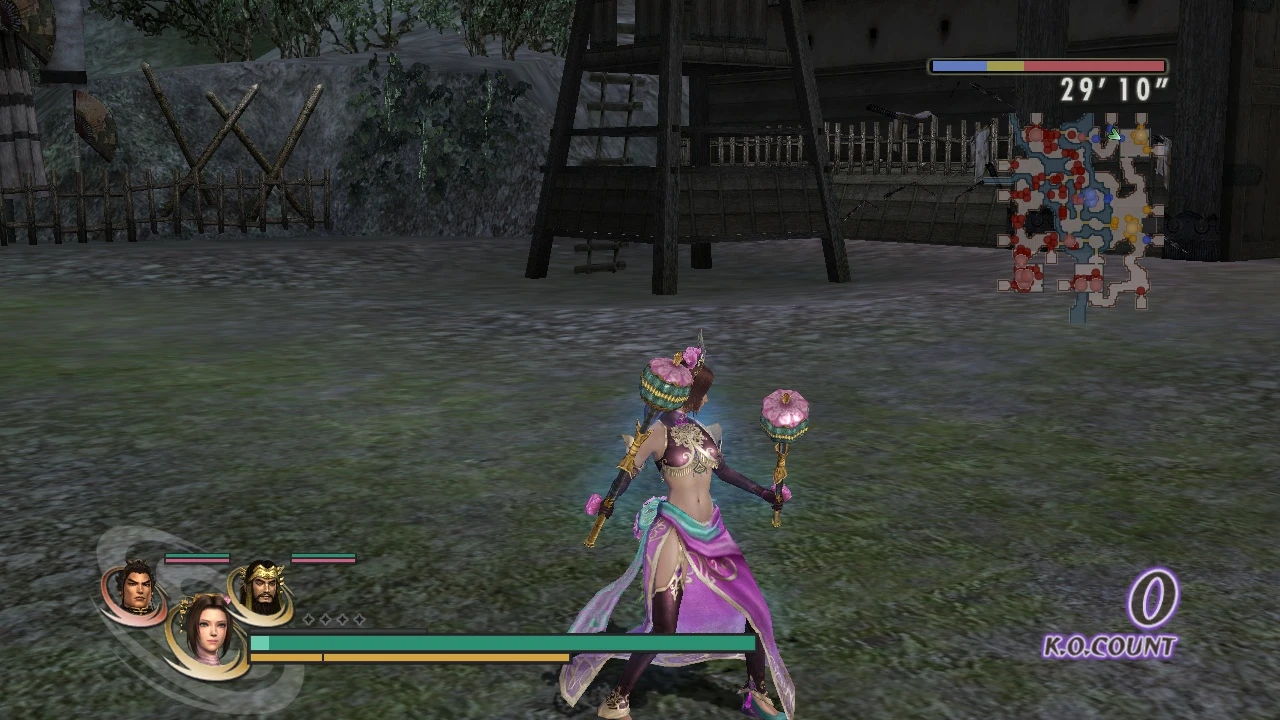The image size is (1280, 720).
Task: Click the first teammate's small health bar
Action: coord(198,556)
